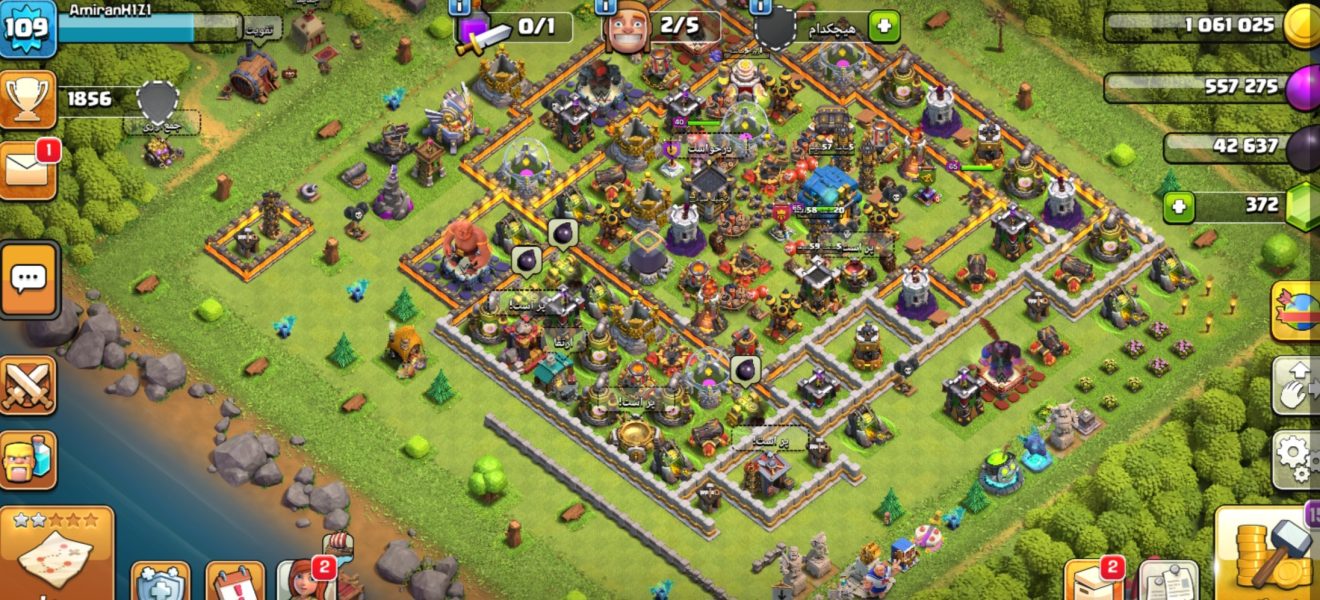Open the player profile level 109 badge
1320x600 pixels.
point(27,26)
